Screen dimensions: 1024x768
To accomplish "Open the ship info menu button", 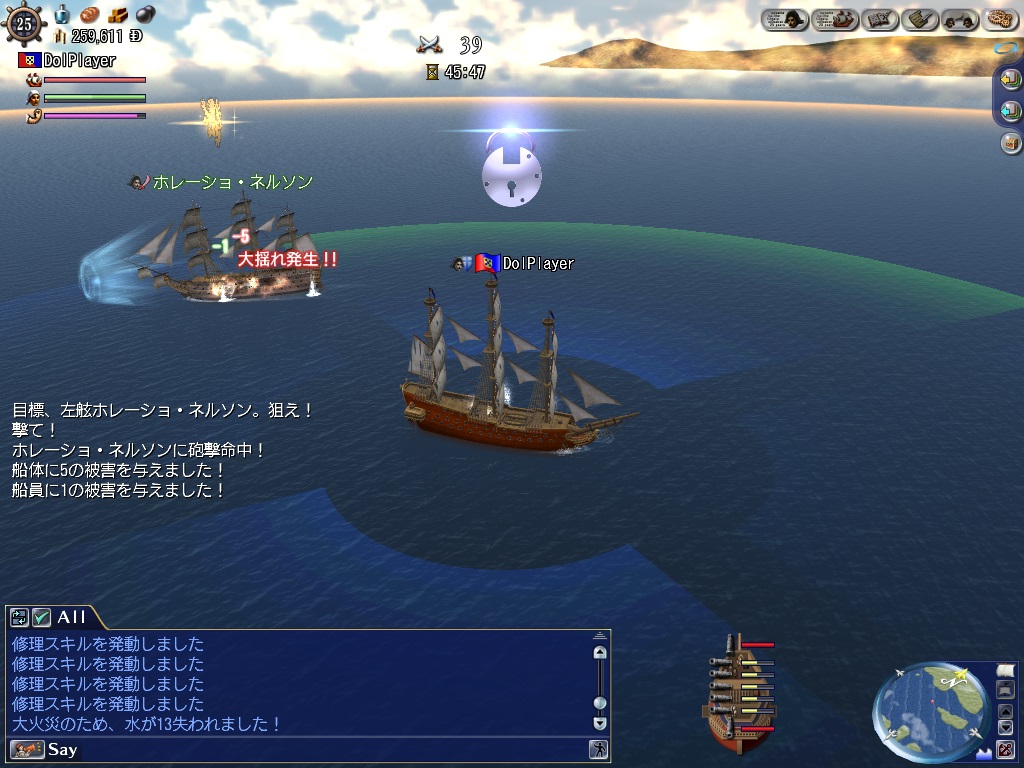I will 834,19.
